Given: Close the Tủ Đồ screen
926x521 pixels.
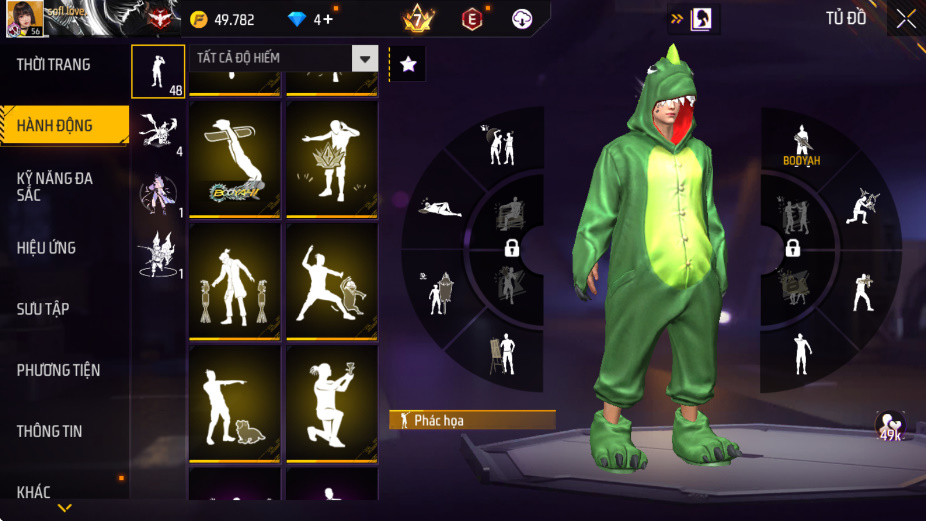Looking at the screenshot, I should tap(905, 18).
